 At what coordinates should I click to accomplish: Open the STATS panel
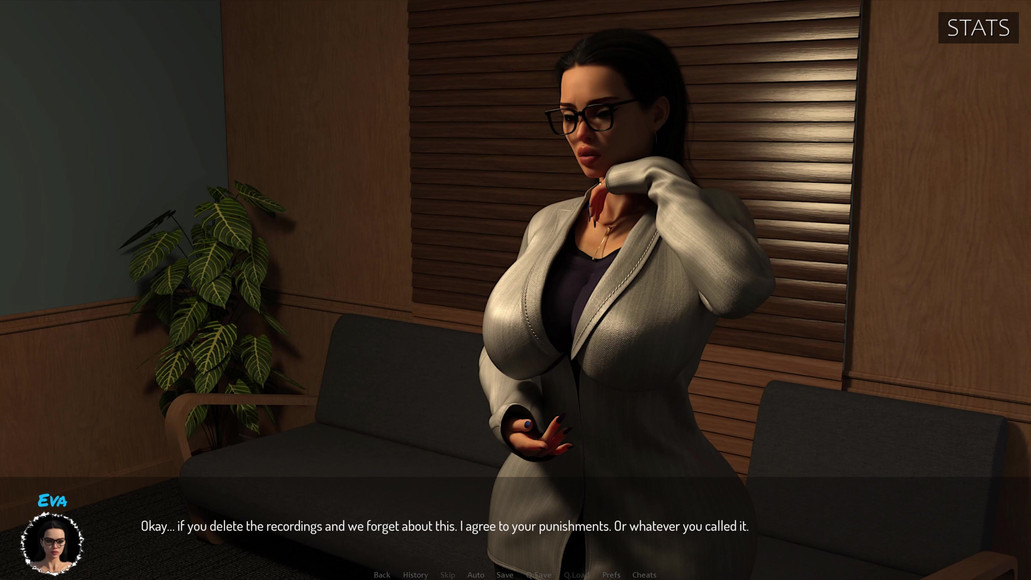click(x=978, y=28)
